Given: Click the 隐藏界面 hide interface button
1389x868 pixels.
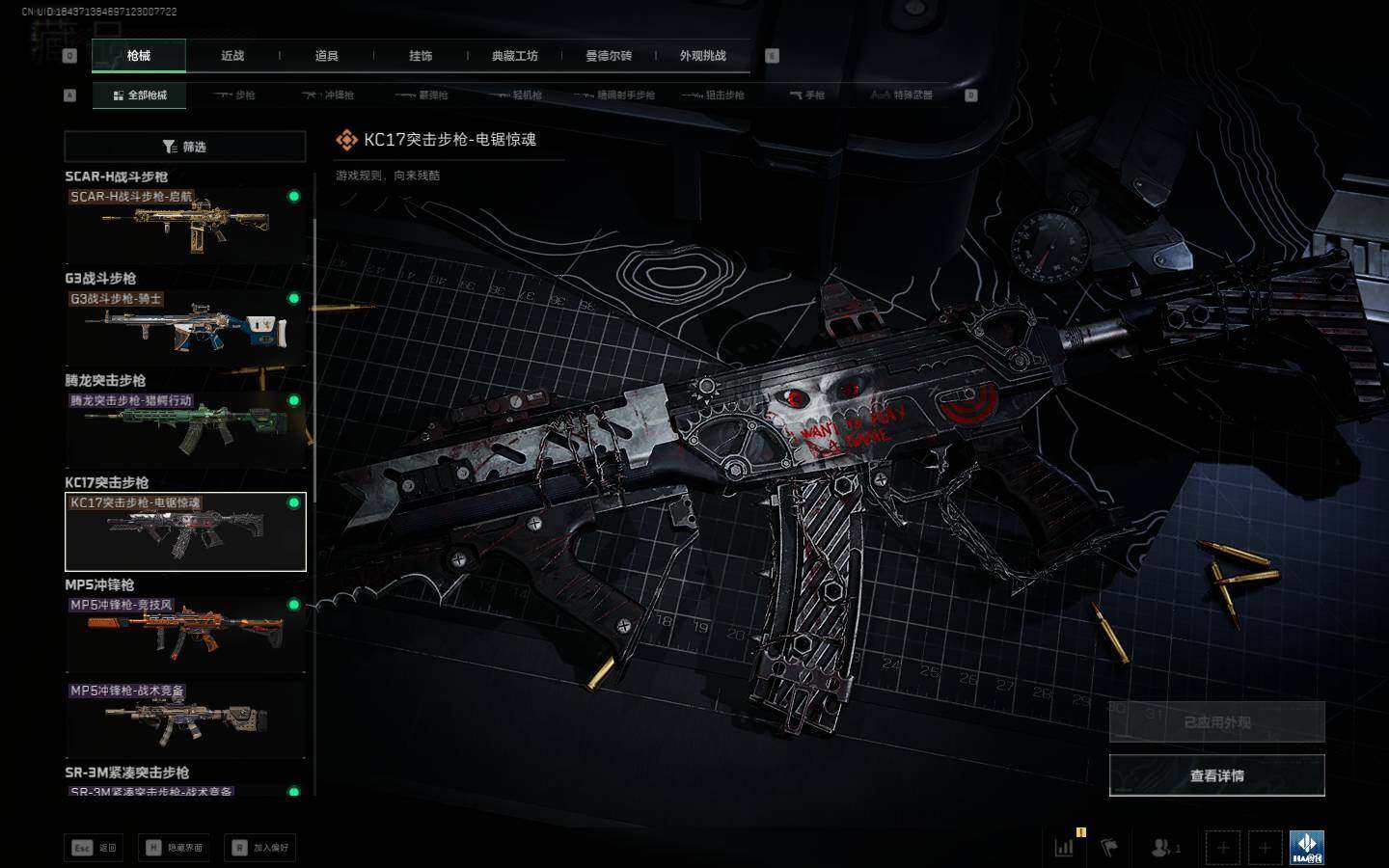Looking at the screenshot, I should pyautogui.click(x=175, y=848).
